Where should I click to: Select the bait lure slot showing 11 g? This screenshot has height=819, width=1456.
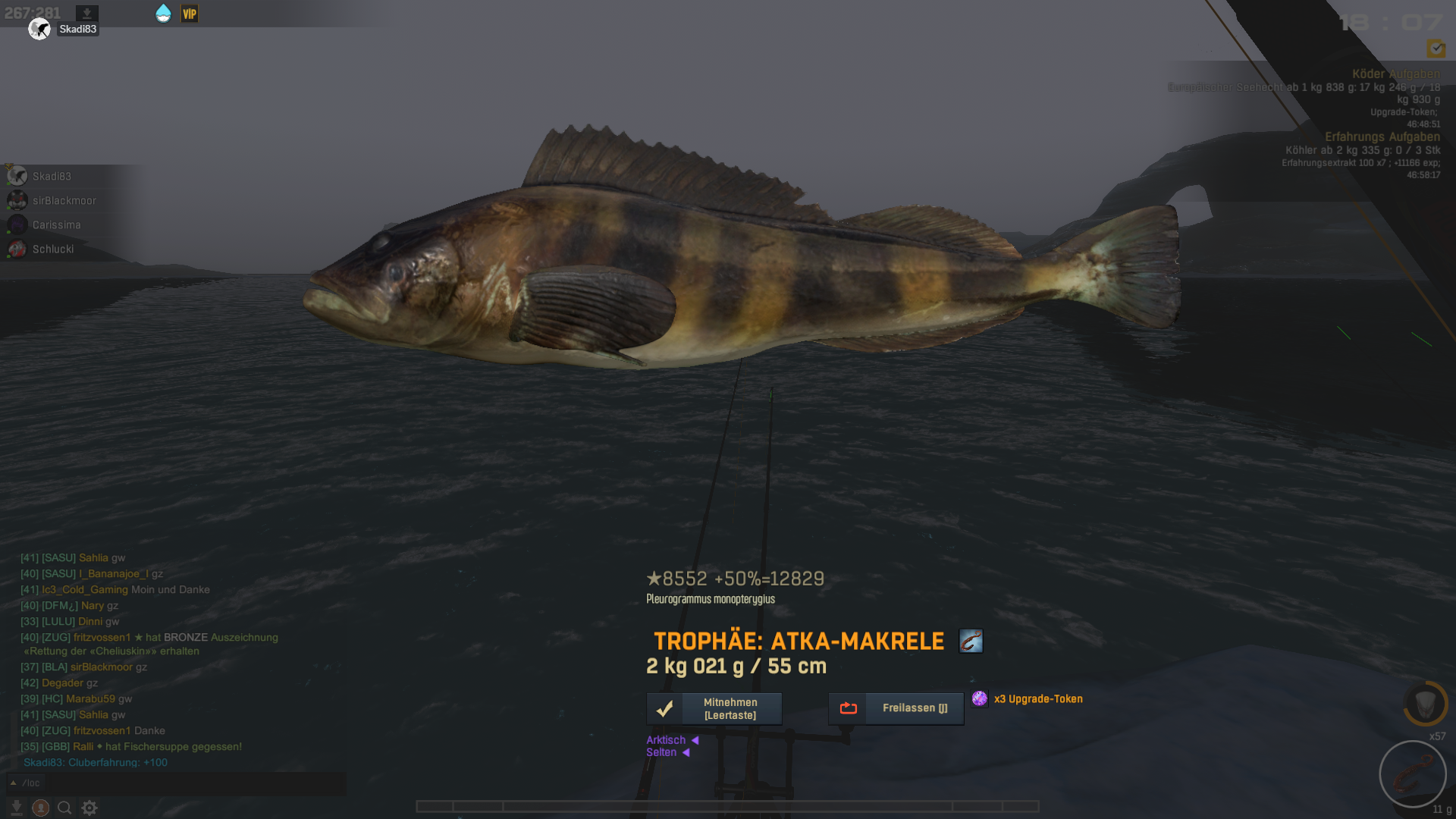(1412, 774)
